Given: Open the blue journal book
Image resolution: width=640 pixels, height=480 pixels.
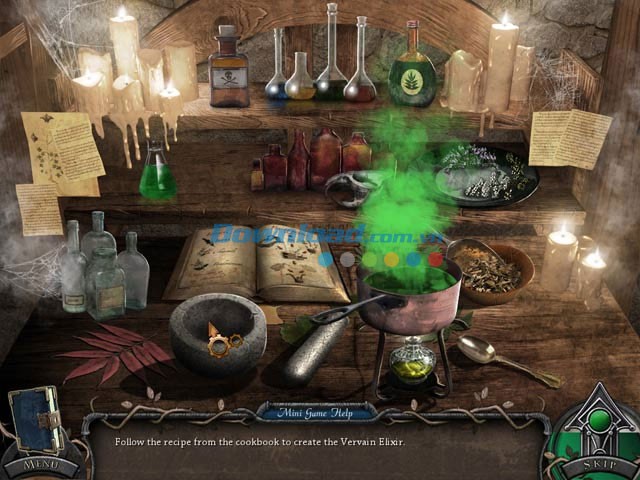Looking at the screenshot, I should pos(35,420).
